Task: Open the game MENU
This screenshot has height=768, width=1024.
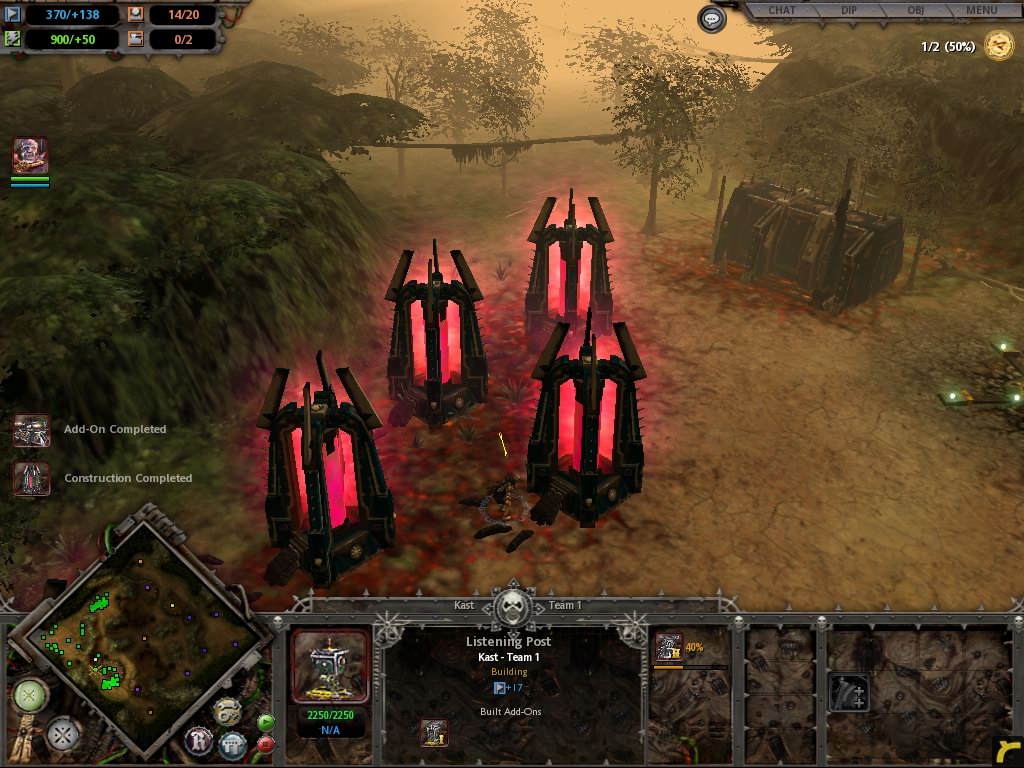Action: pos(981,11)
